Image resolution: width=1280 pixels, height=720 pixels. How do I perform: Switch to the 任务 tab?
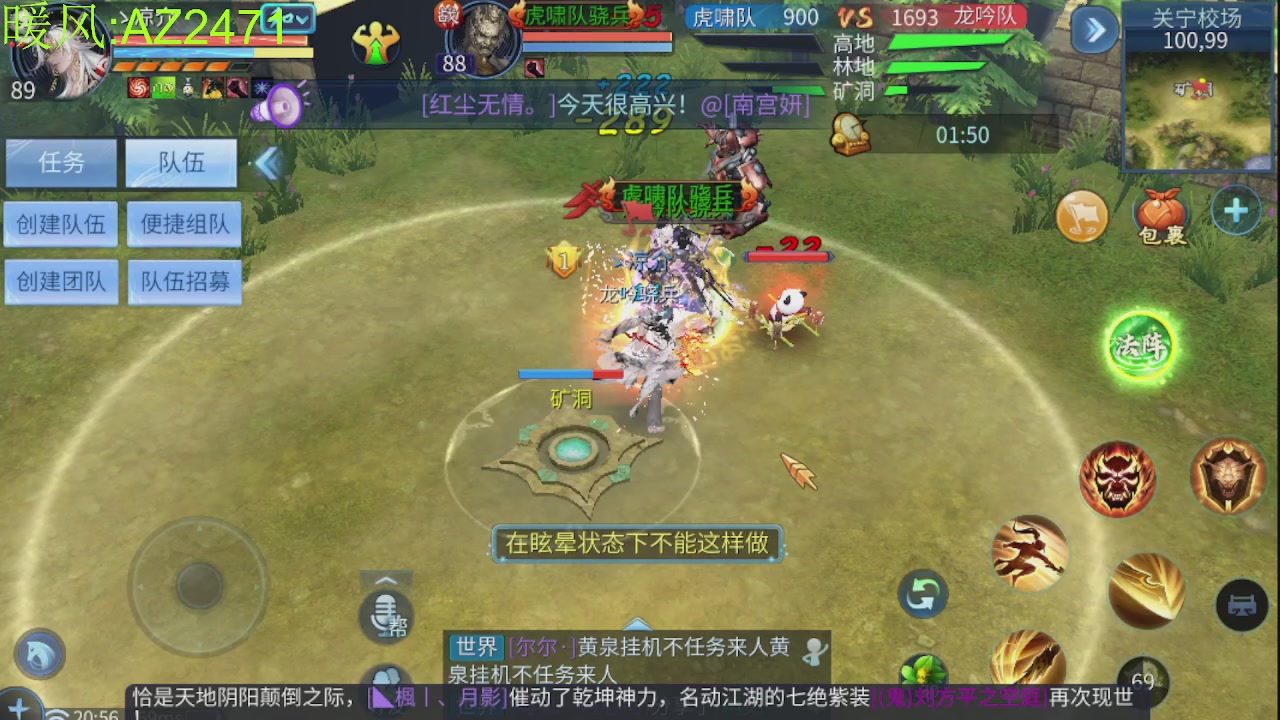61,162
